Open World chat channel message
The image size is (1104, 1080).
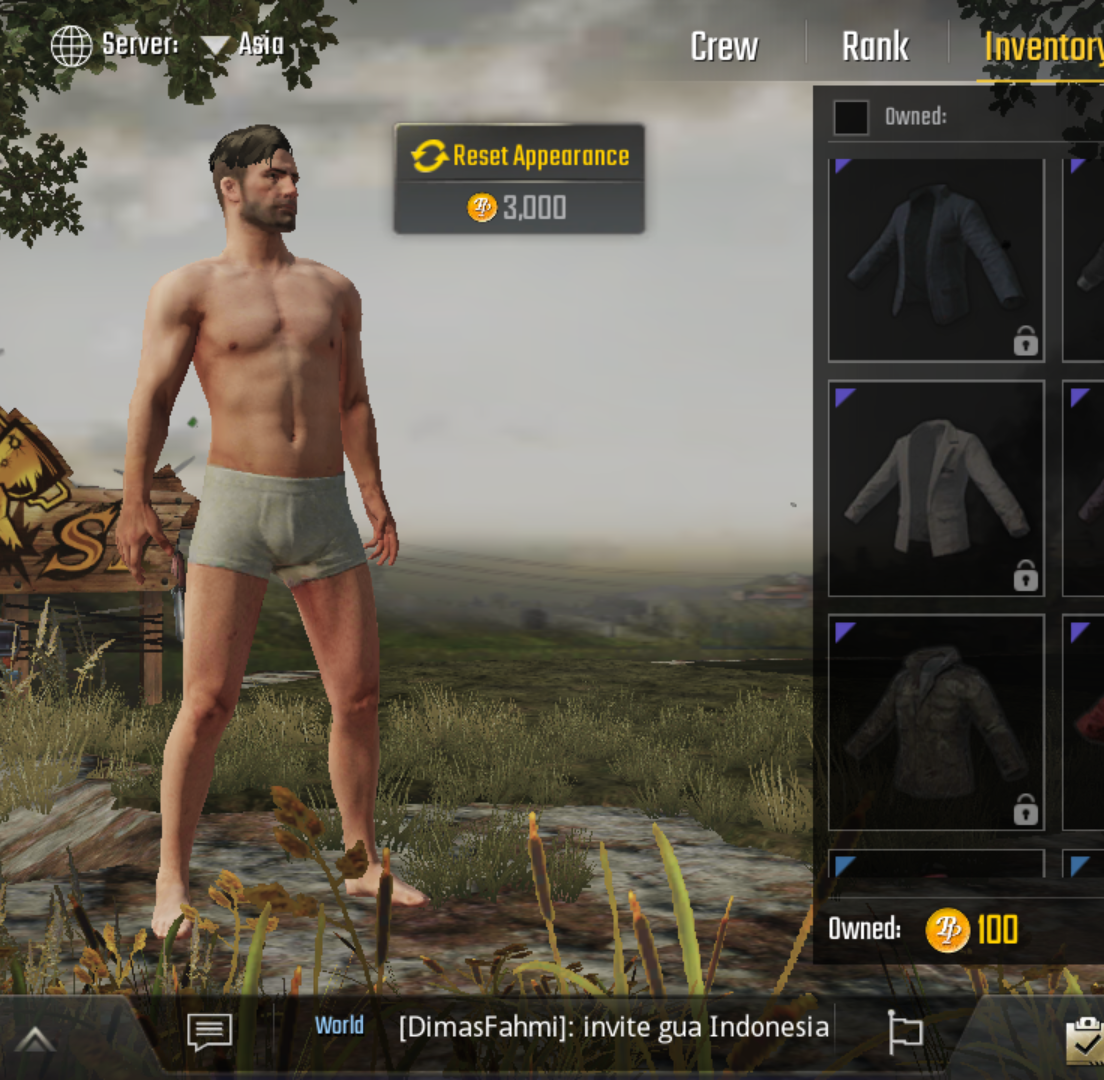pos(570,1027)
